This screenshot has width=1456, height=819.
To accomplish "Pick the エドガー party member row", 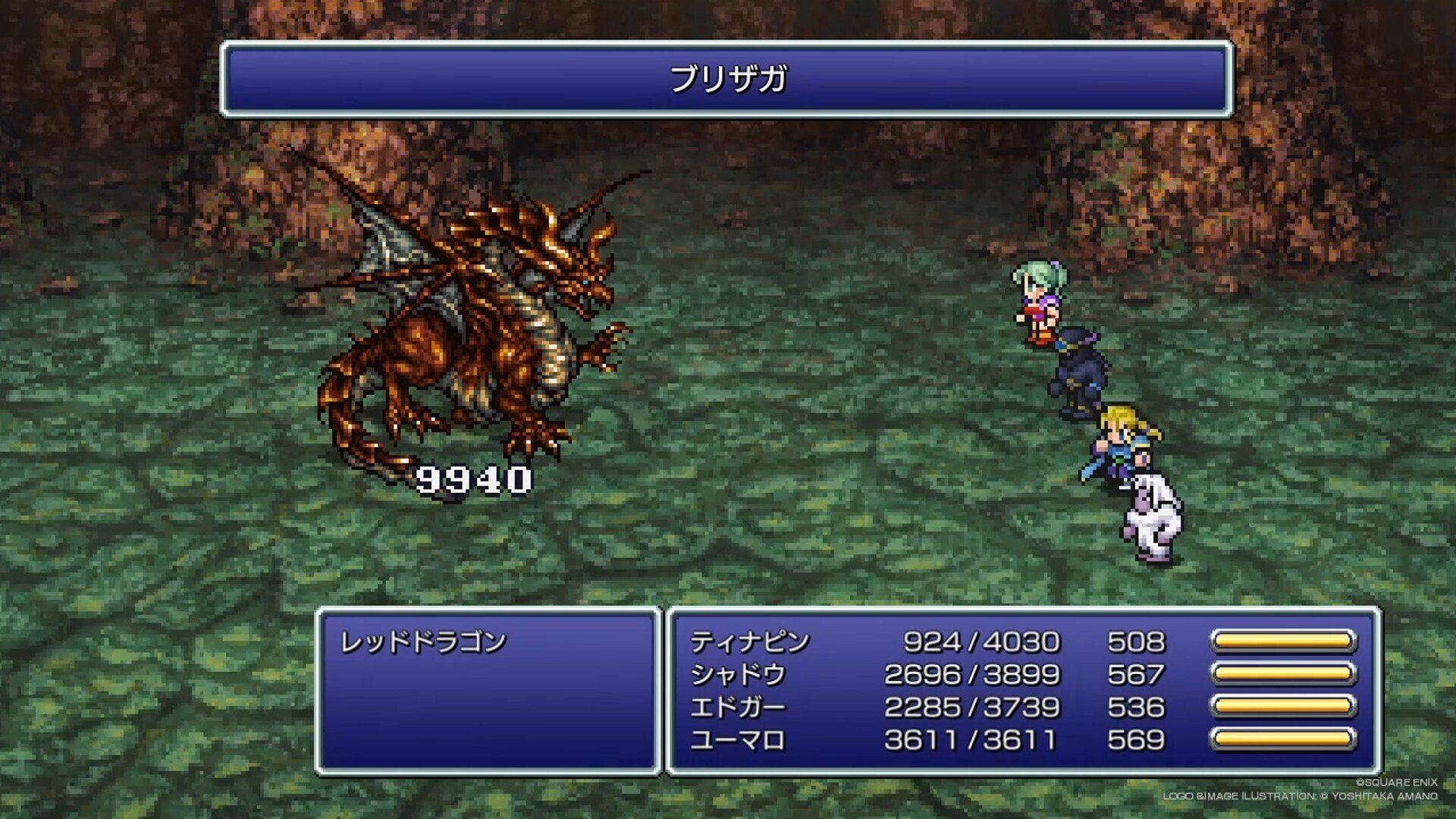I will pos(737,708).
